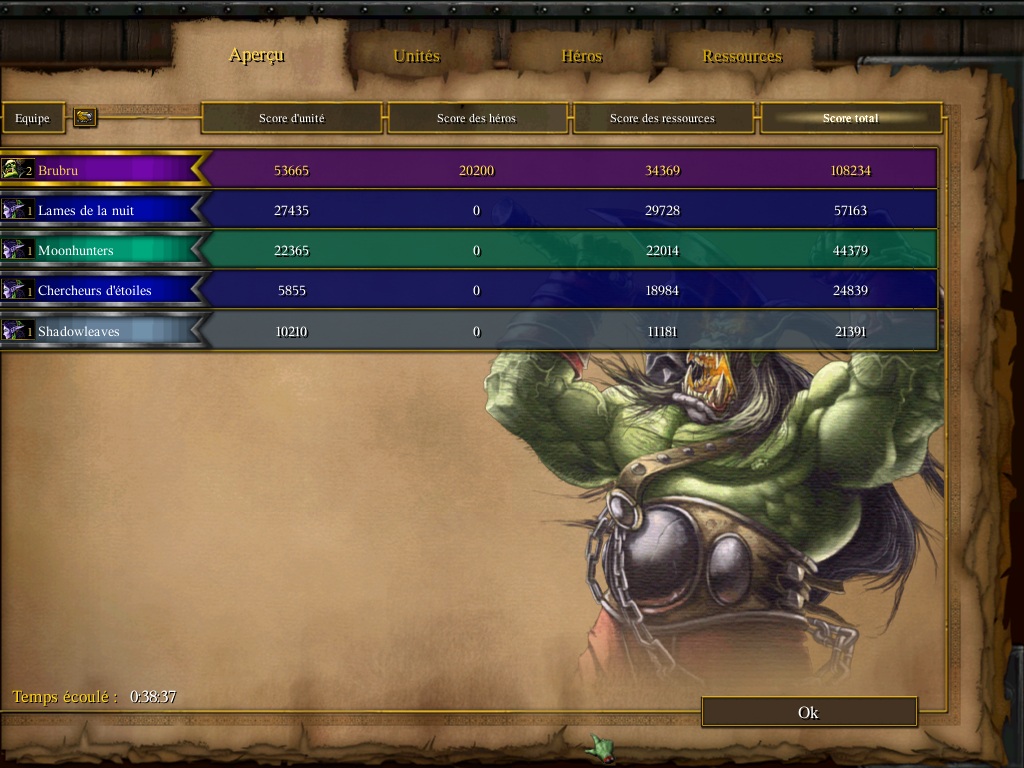Choose the Score des héros header
The width and height of the screenshot is (1024, 768).
477,118
